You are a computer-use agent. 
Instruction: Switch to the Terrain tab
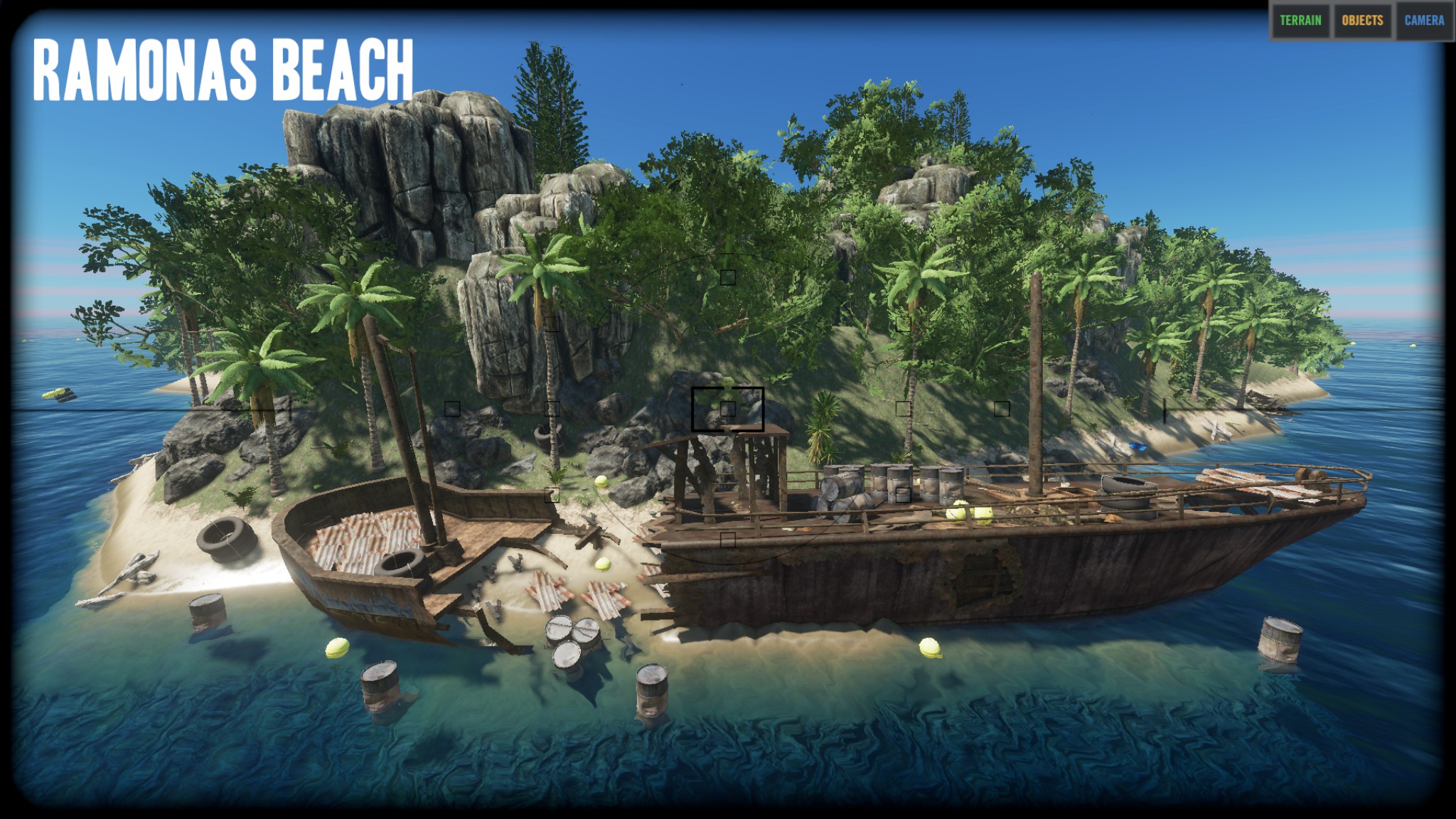1300,21
